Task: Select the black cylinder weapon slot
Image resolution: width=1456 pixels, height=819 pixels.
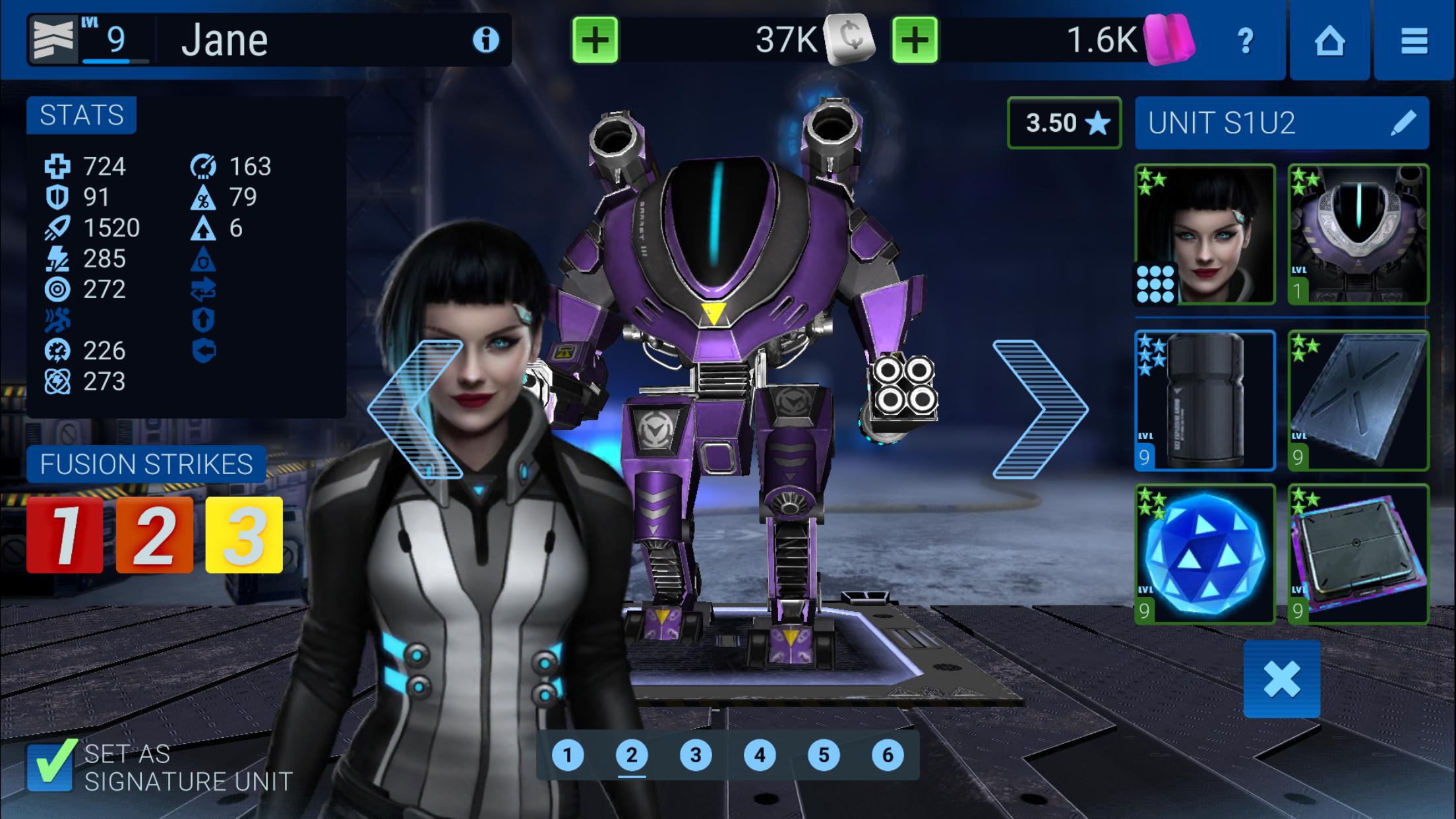Action: pyautogui.click(x=1205, y=400)
